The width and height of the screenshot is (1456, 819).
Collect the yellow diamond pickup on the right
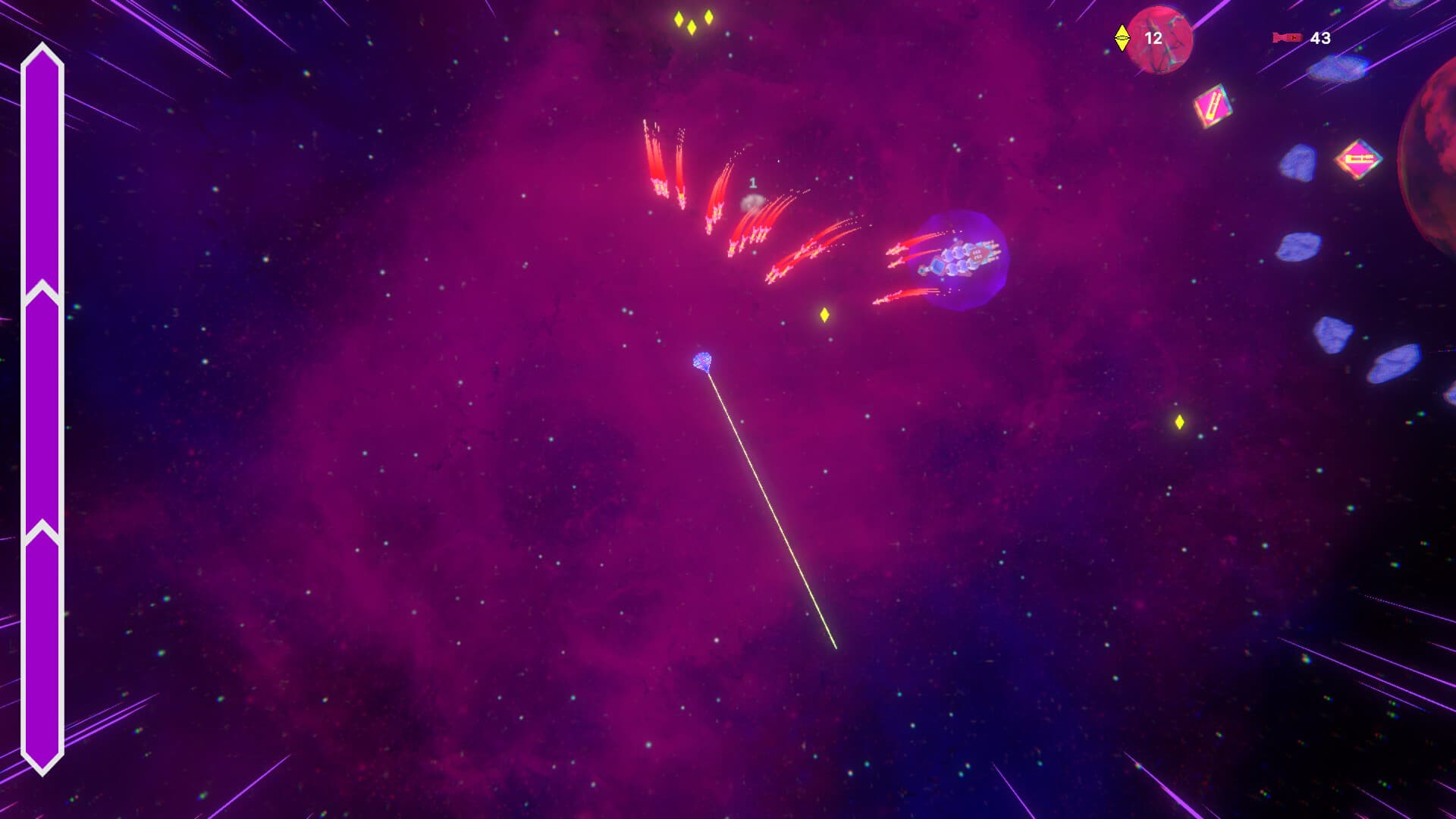click(1179, 422)
